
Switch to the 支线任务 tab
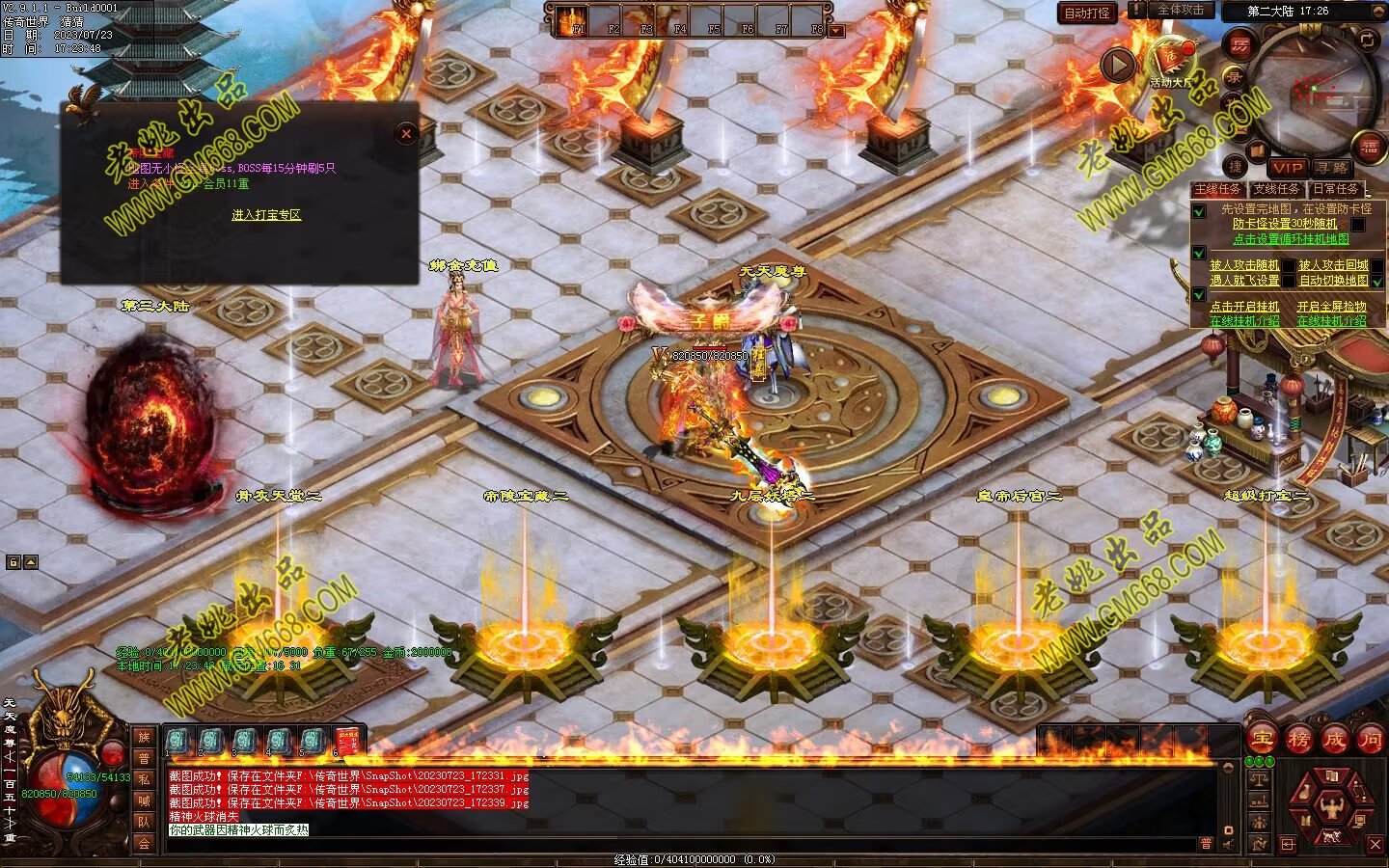point(1276,189)
